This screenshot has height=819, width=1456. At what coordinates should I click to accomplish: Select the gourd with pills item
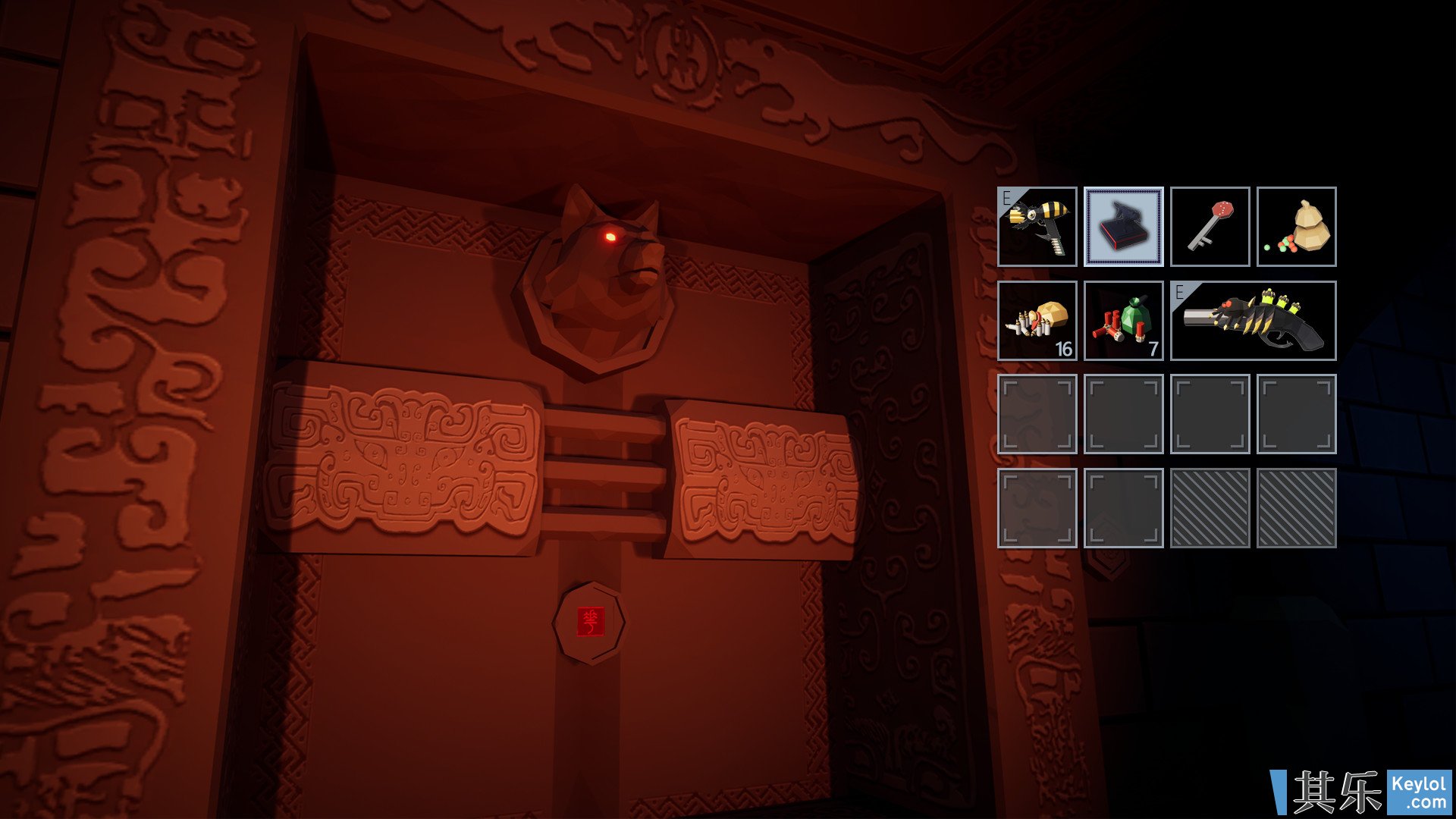1296,227
